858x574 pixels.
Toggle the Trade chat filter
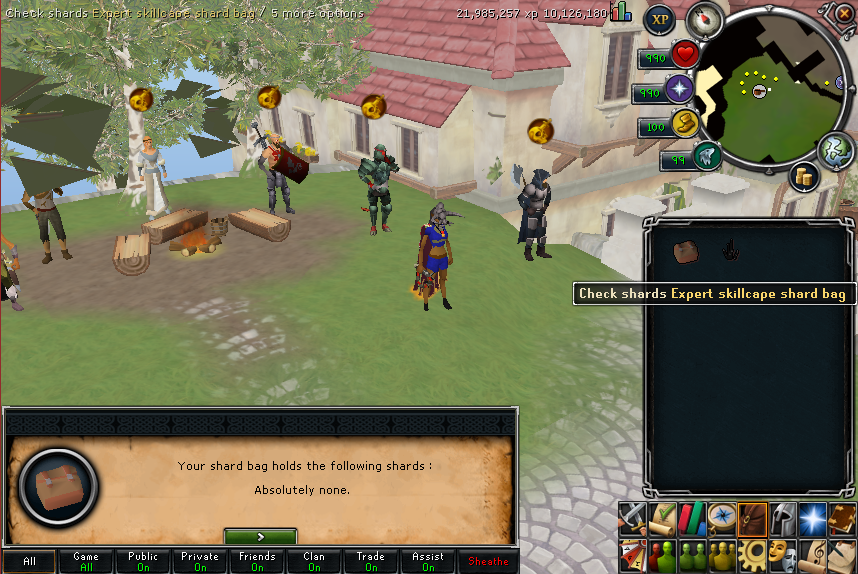pos(371,561)
